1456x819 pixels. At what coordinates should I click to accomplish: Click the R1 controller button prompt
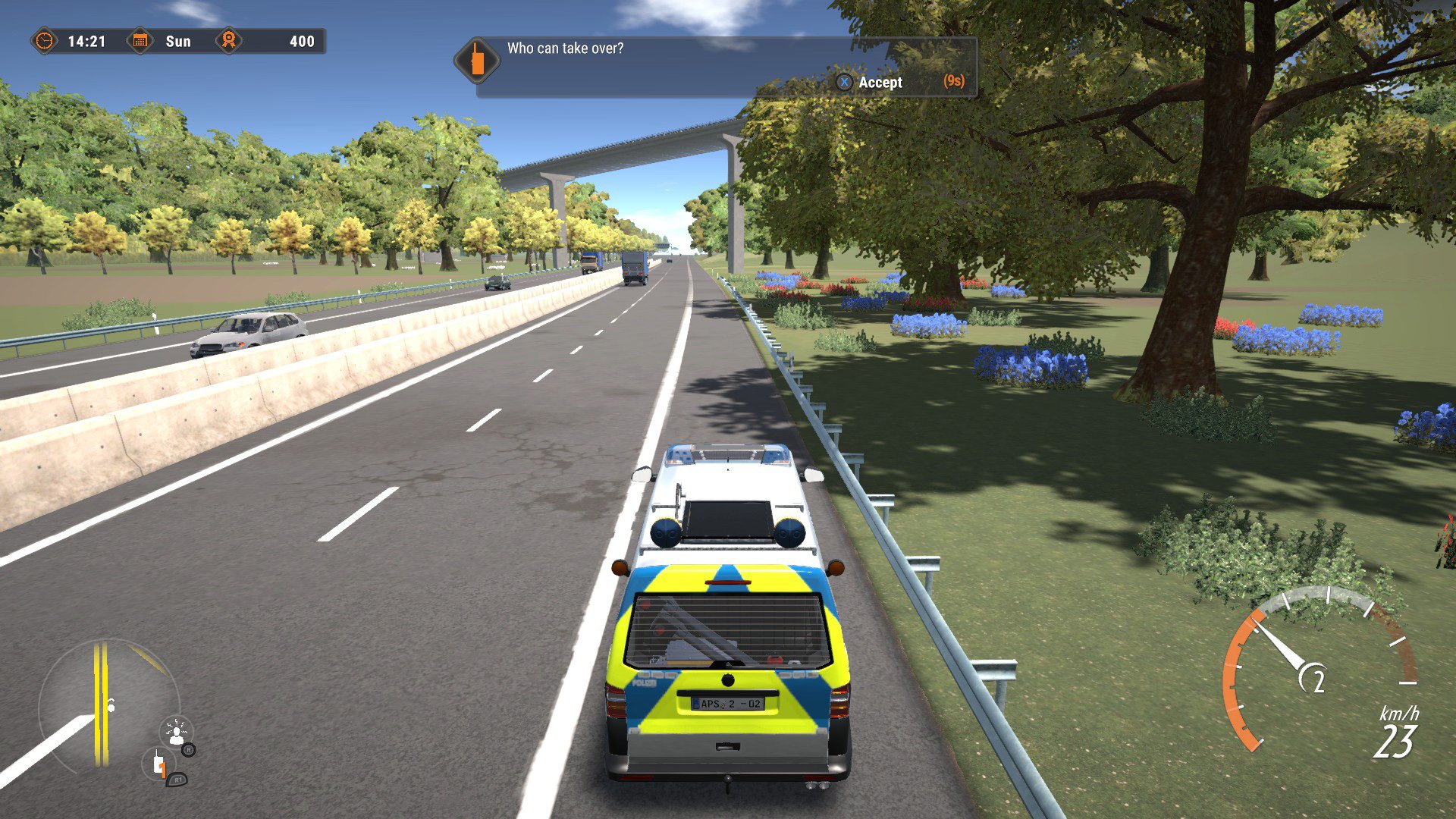pos(177,780)
